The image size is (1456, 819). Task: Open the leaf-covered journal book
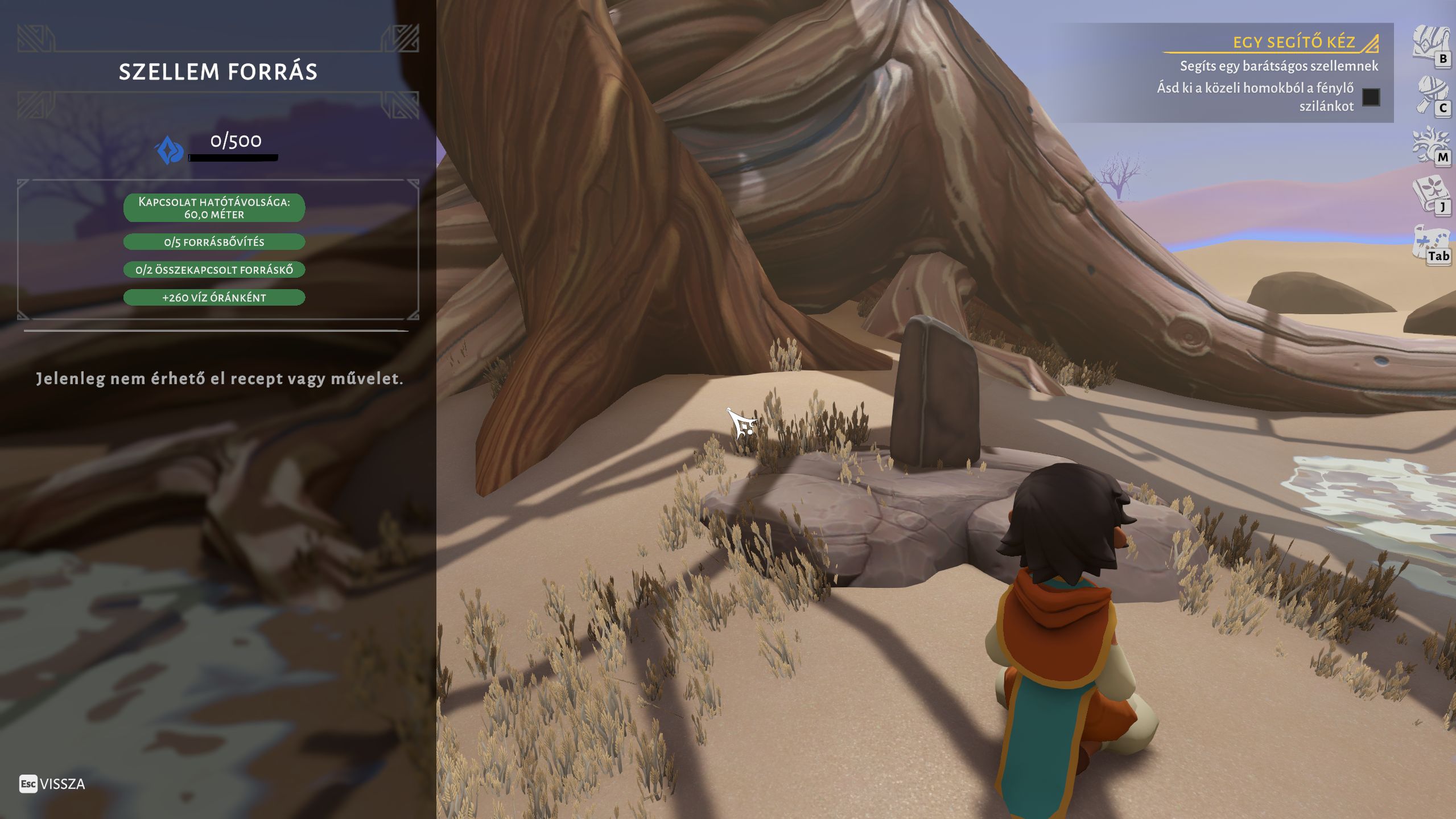pyautogui.click(x=1429, y=194)
